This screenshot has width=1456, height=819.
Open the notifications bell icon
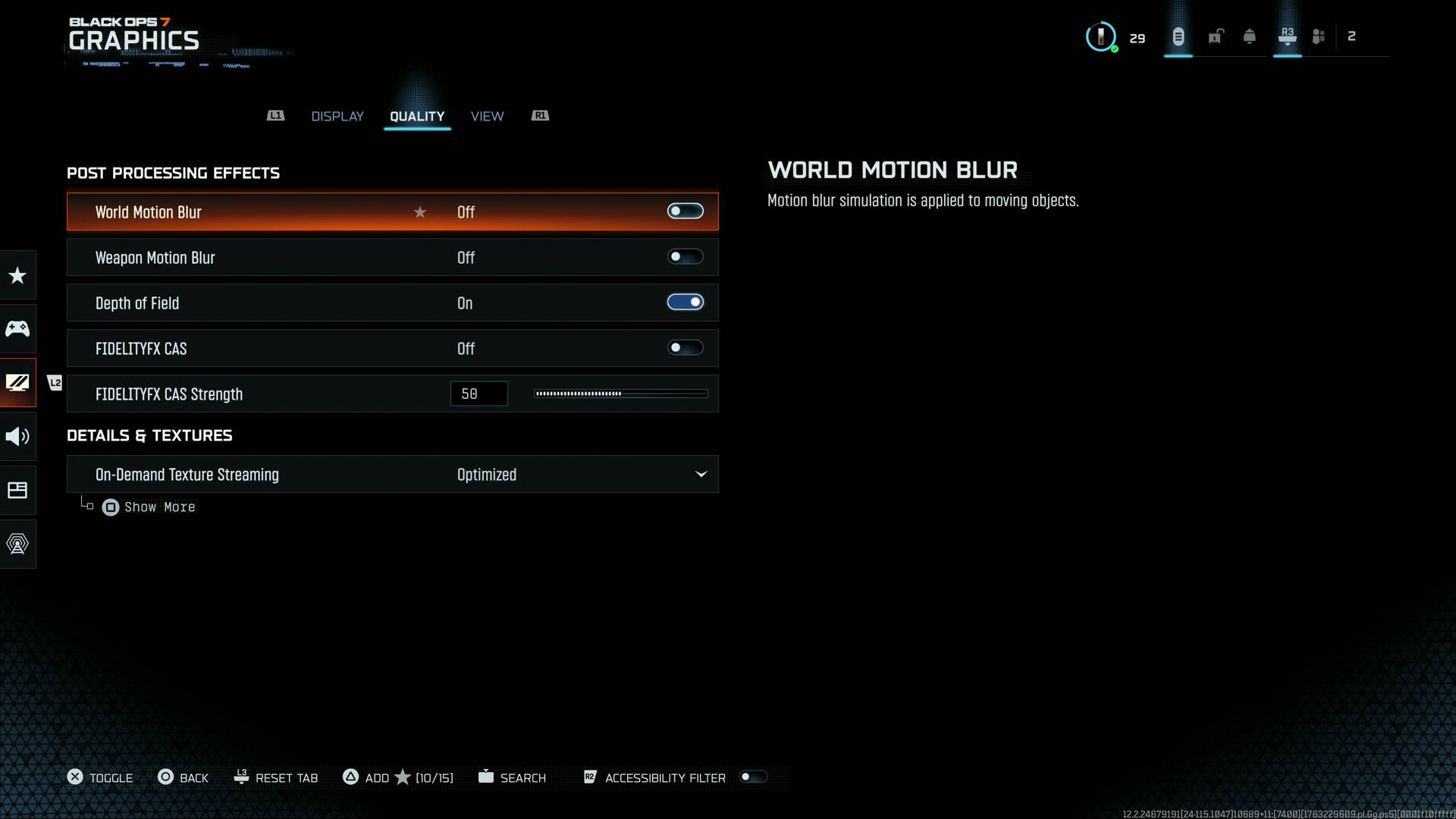(1248, 36)
